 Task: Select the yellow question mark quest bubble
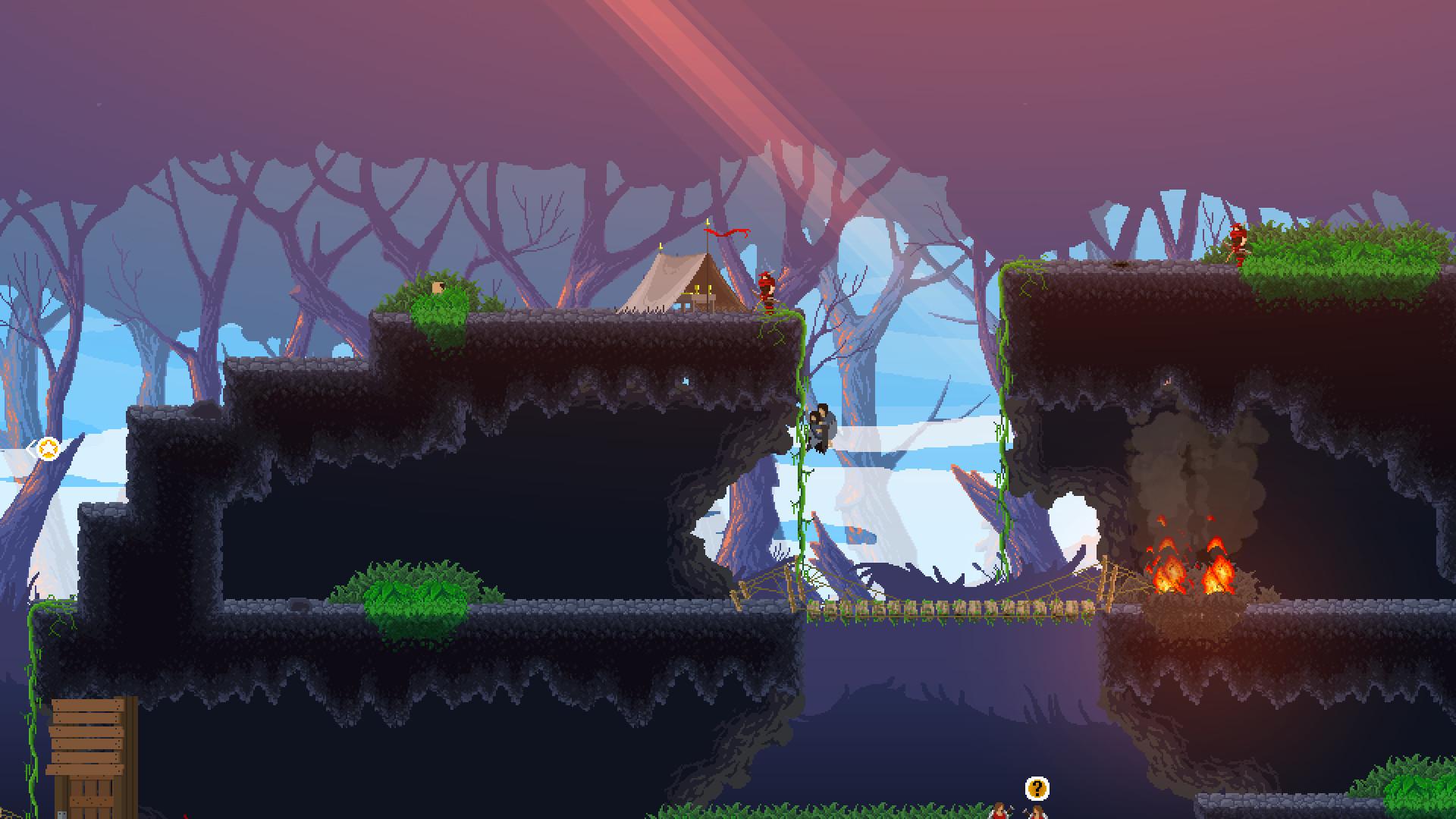[1037, 789]
